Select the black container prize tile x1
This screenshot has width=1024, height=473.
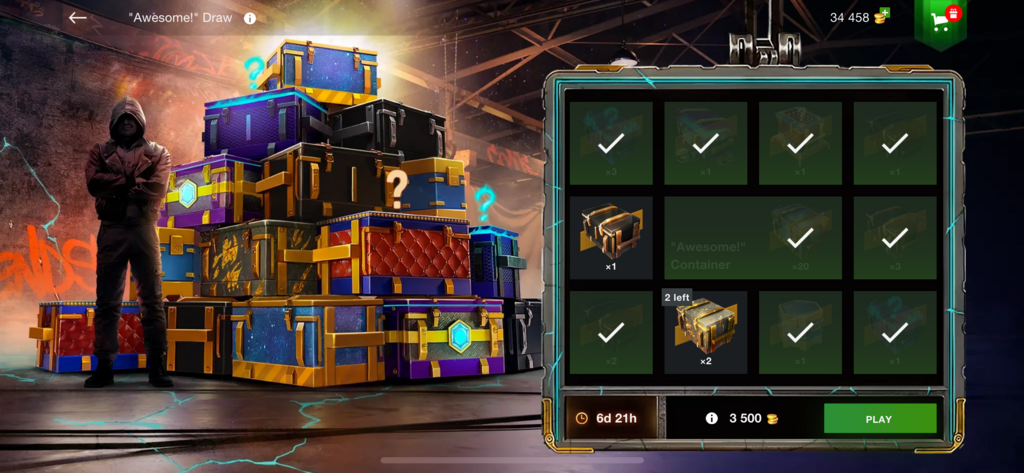point(610,237)
